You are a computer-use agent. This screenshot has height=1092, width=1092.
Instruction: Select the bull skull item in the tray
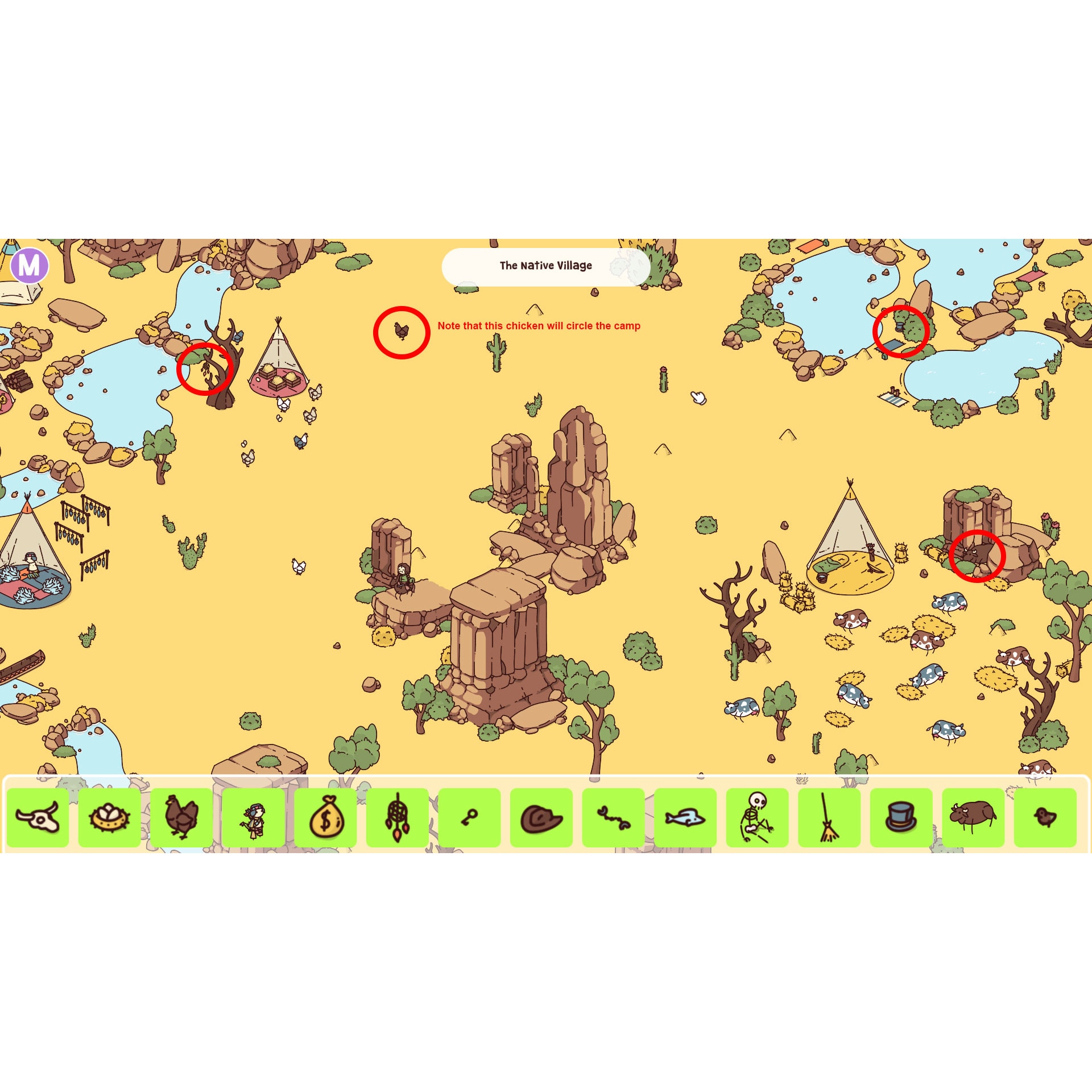point(37,817)
